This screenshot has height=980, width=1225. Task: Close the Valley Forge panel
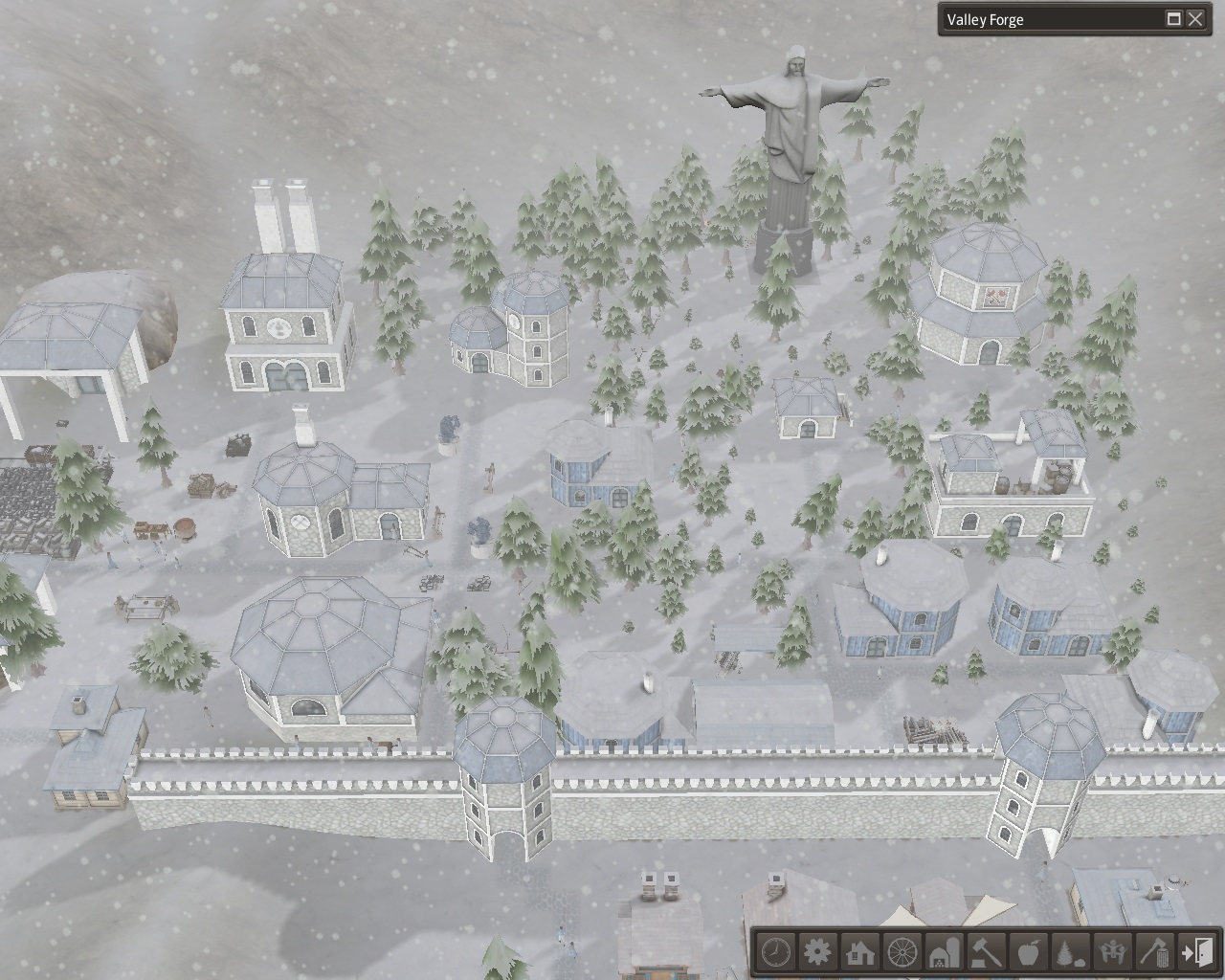pyautogui.click(x=1195, y=19)
